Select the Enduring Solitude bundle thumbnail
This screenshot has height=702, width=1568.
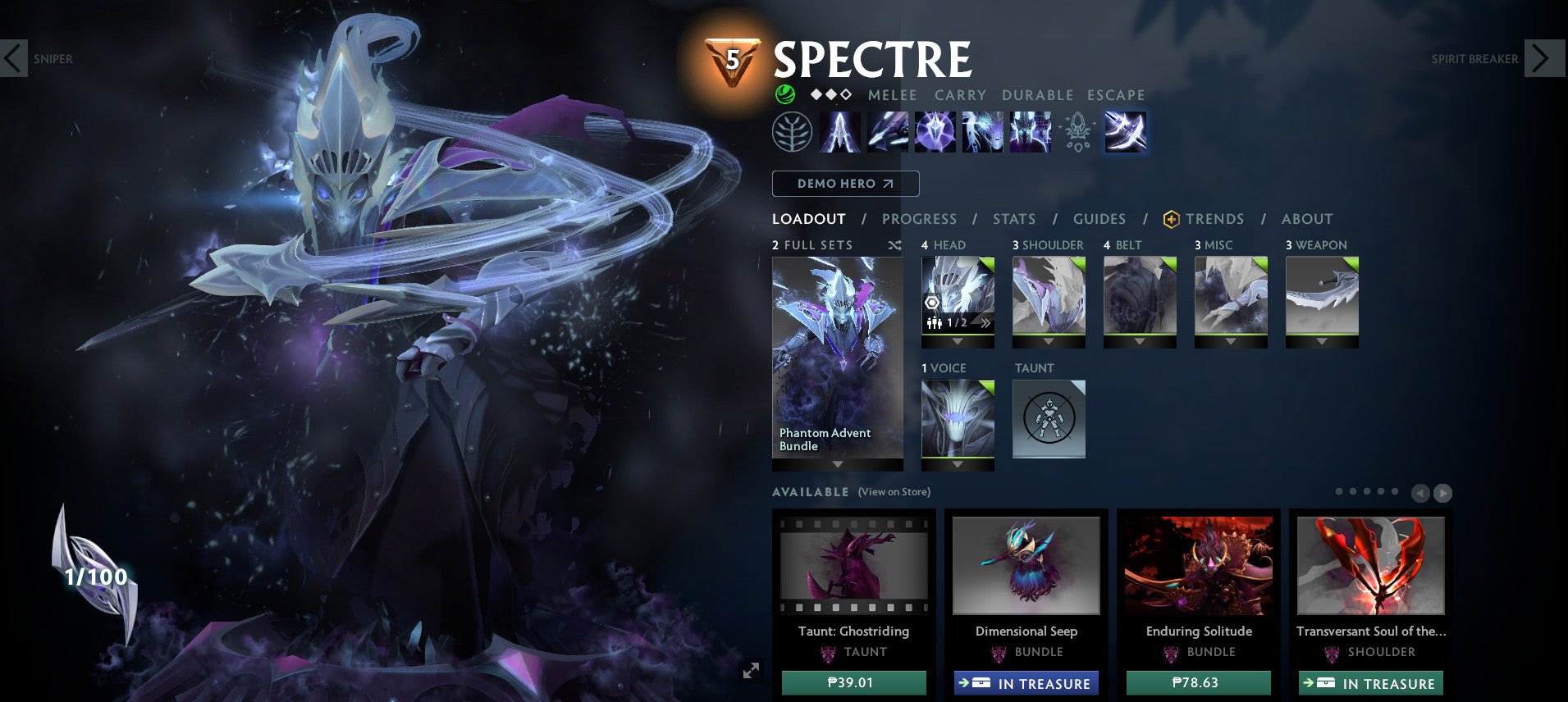pyautogui.click(x=1198, y=566)
